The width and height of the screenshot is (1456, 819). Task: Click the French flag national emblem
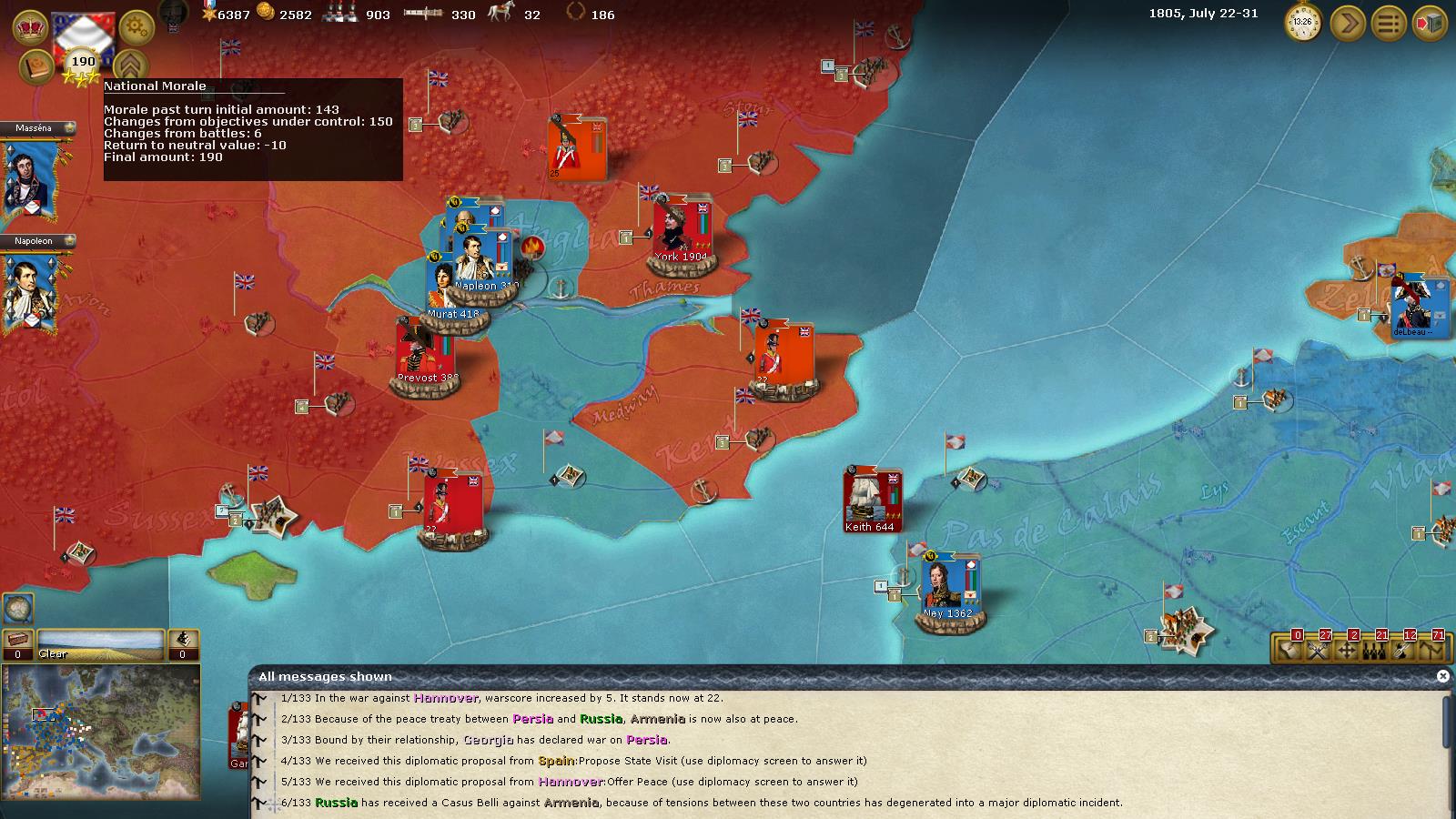83,35
